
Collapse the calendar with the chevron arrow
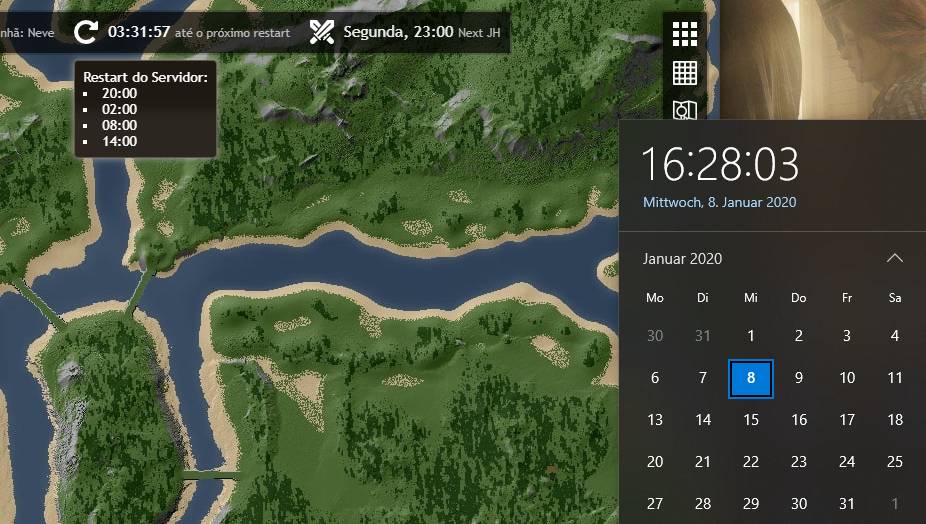tap(894, 258)
